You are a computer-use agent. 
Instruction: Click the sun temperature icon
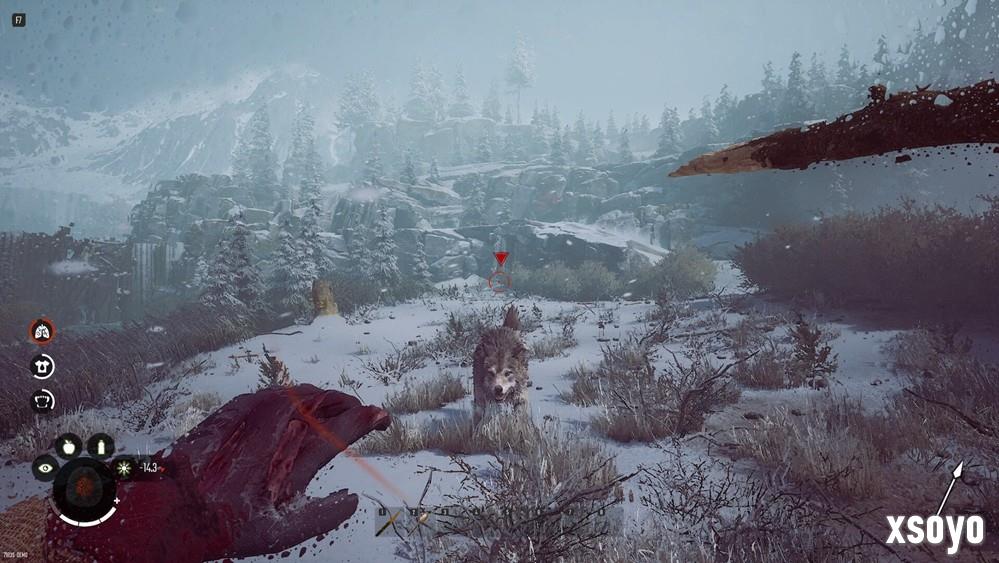tap(125, 467)
